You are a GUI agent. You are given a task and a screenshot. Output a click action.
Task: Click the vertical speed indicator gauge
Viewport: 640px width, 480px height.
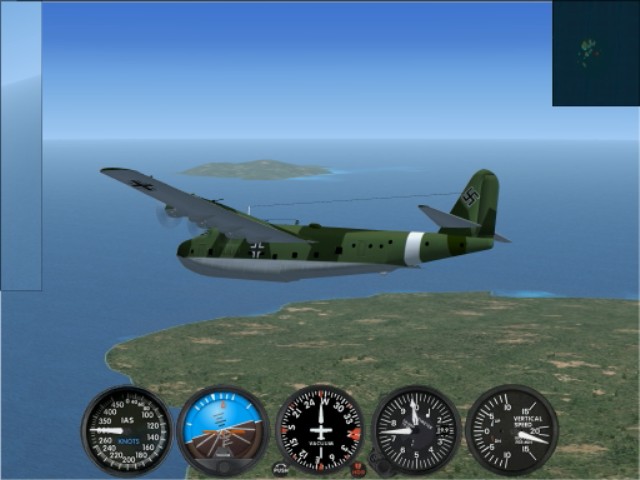point(512,430)
